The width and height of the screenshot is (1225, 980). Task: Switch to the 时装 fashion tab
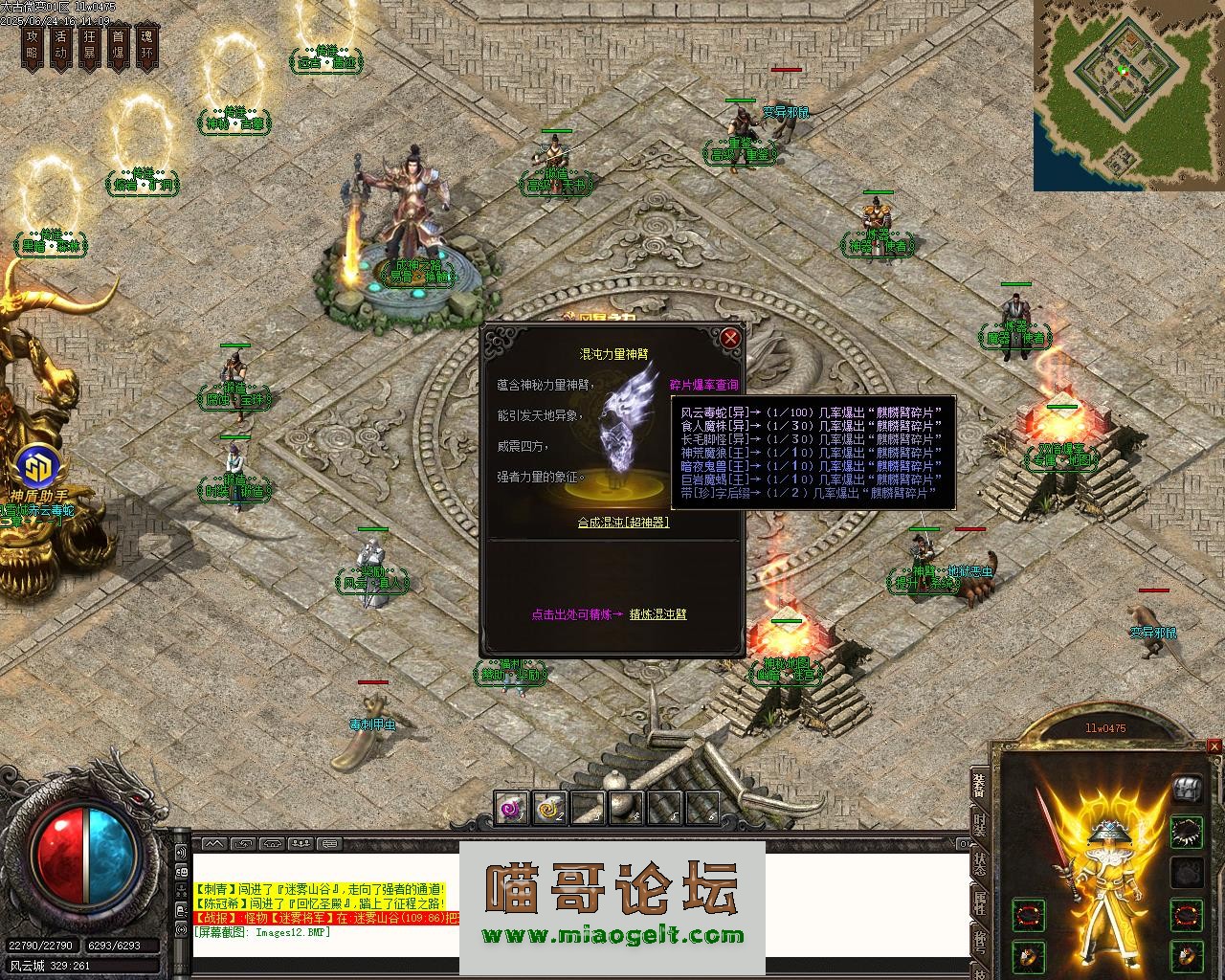[979, 826]
